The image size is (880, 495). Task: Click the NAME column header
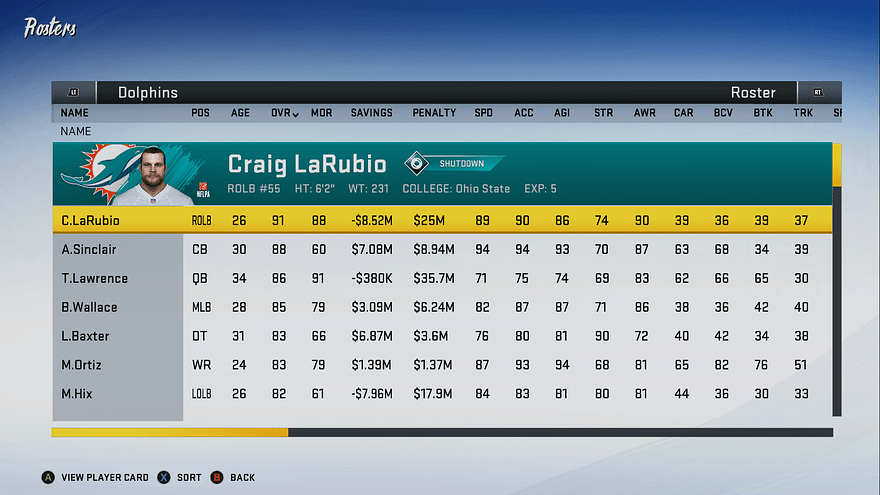click(x=75, y=113)
